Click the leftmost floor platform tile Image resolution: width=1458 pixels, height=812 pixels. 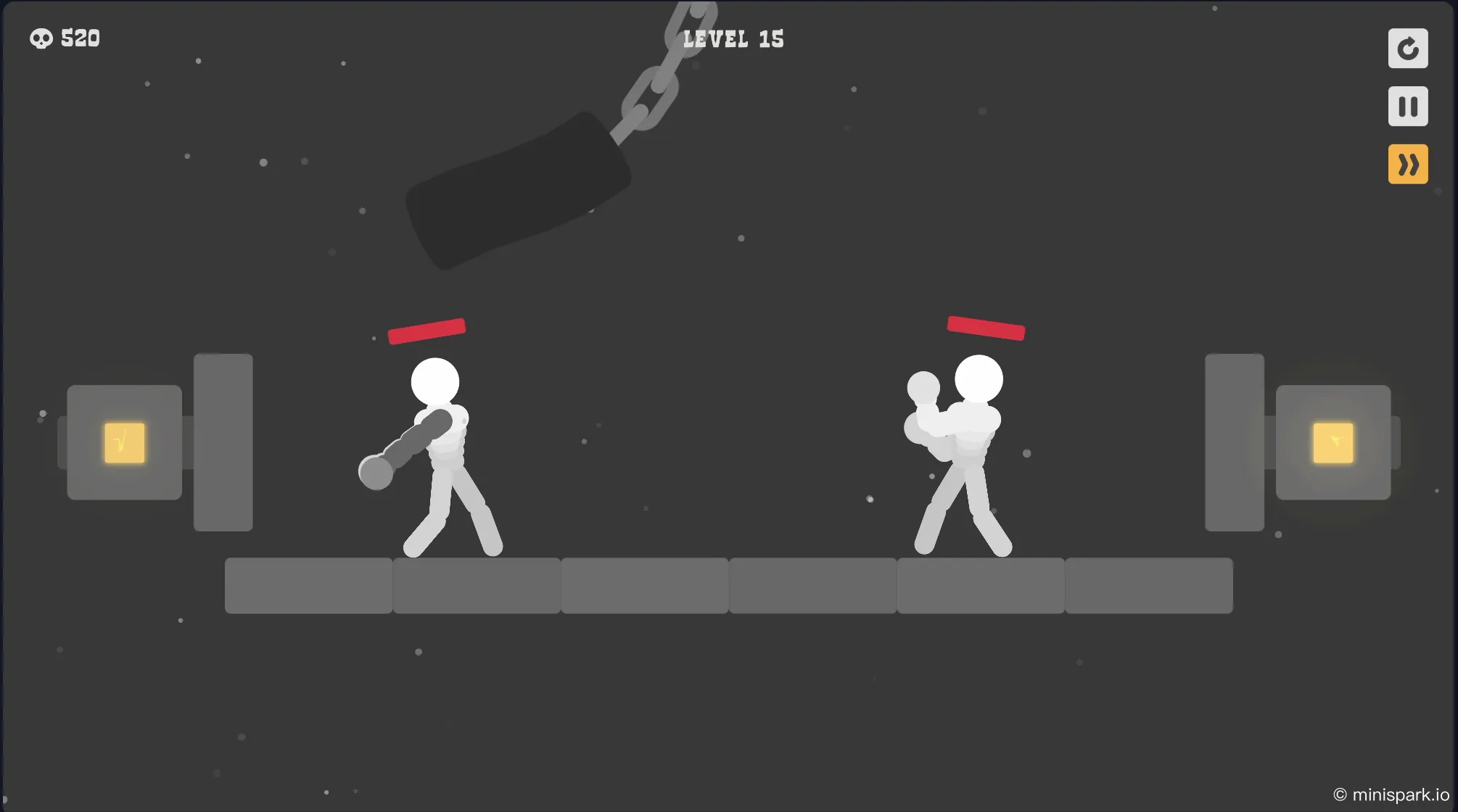308,586
